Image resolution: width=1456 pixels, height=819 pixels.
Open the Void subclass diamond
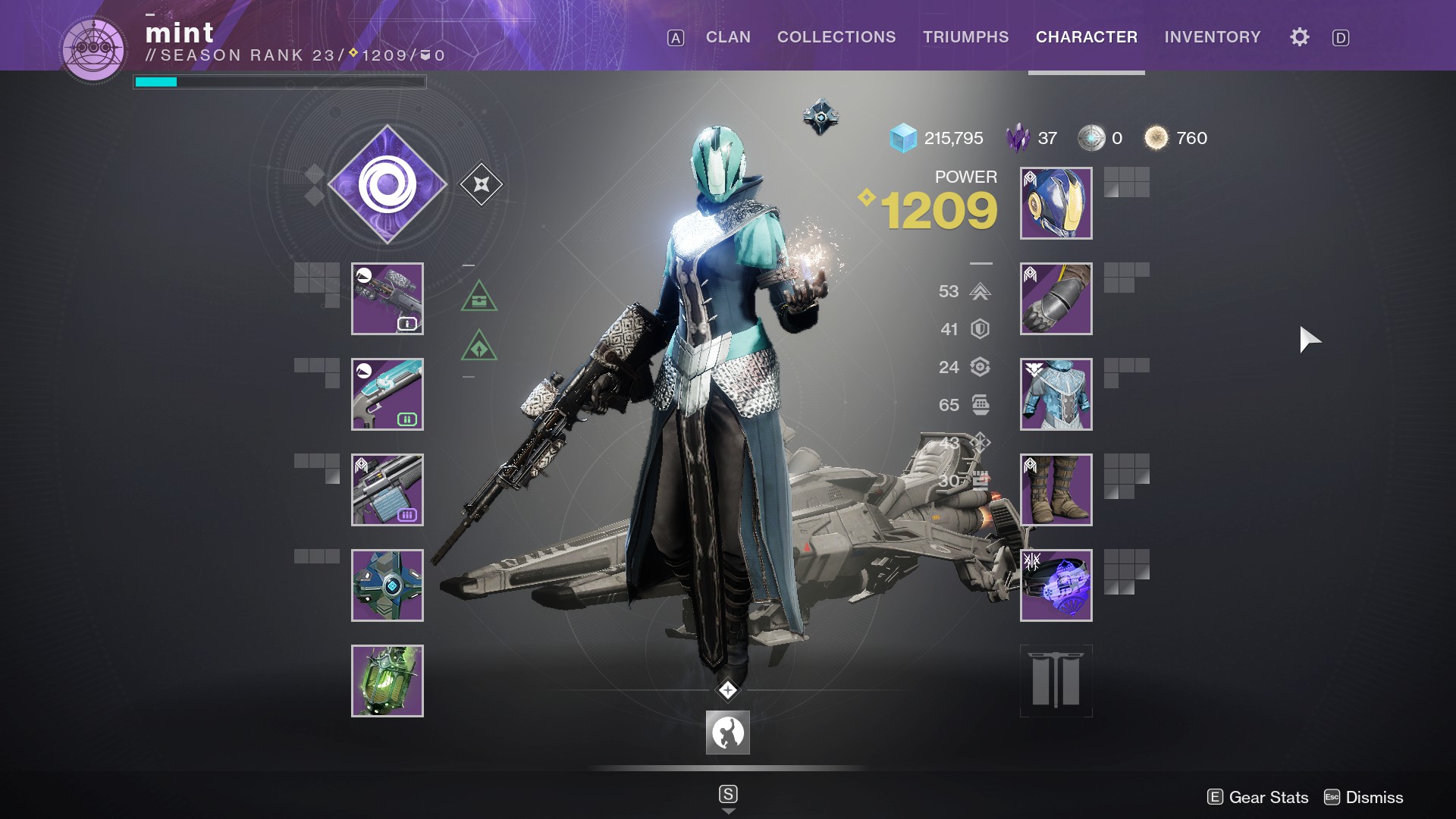pyautogui.click(x=388, y=184)
